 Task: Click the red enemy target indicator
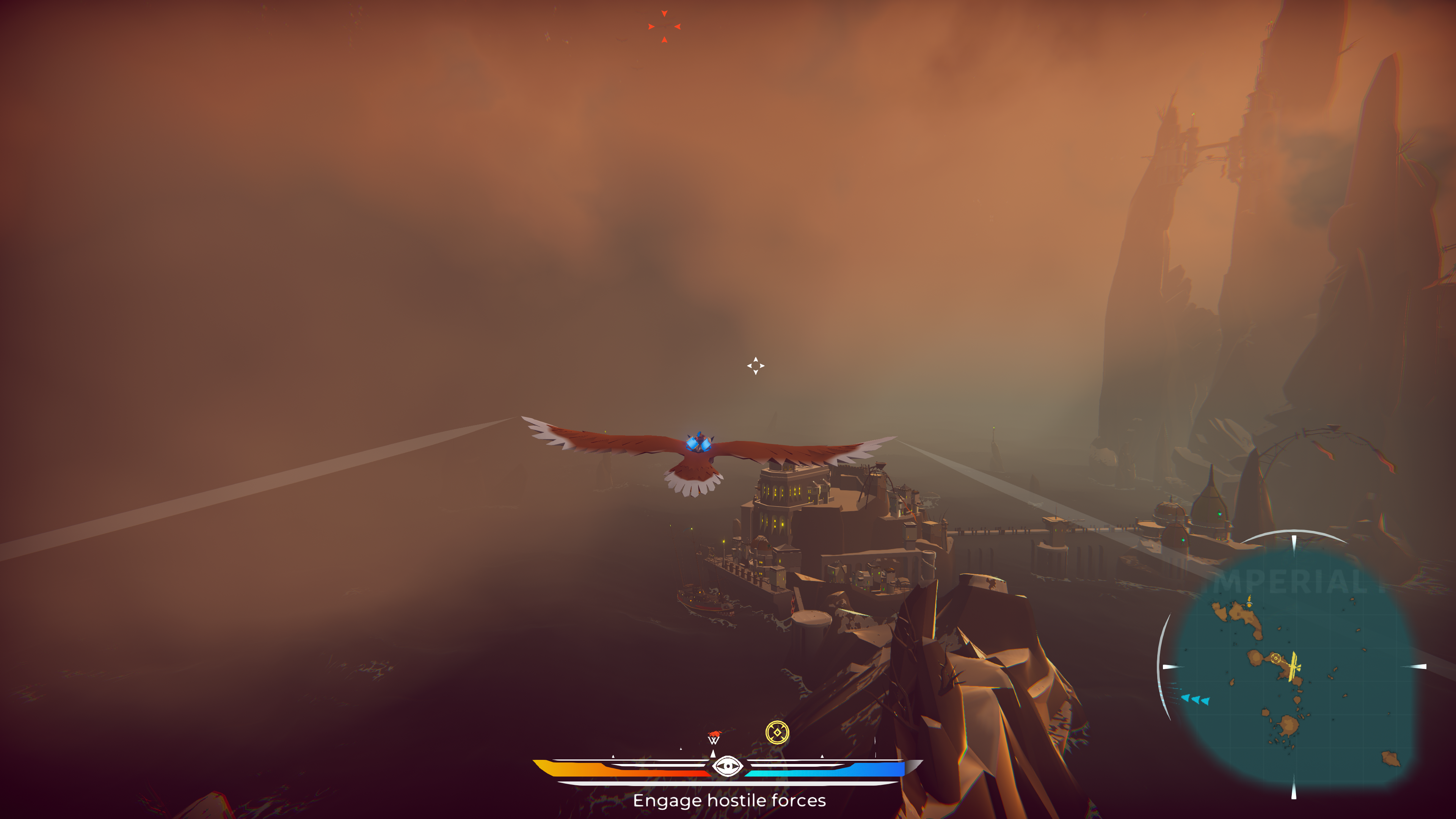point(664,27)
